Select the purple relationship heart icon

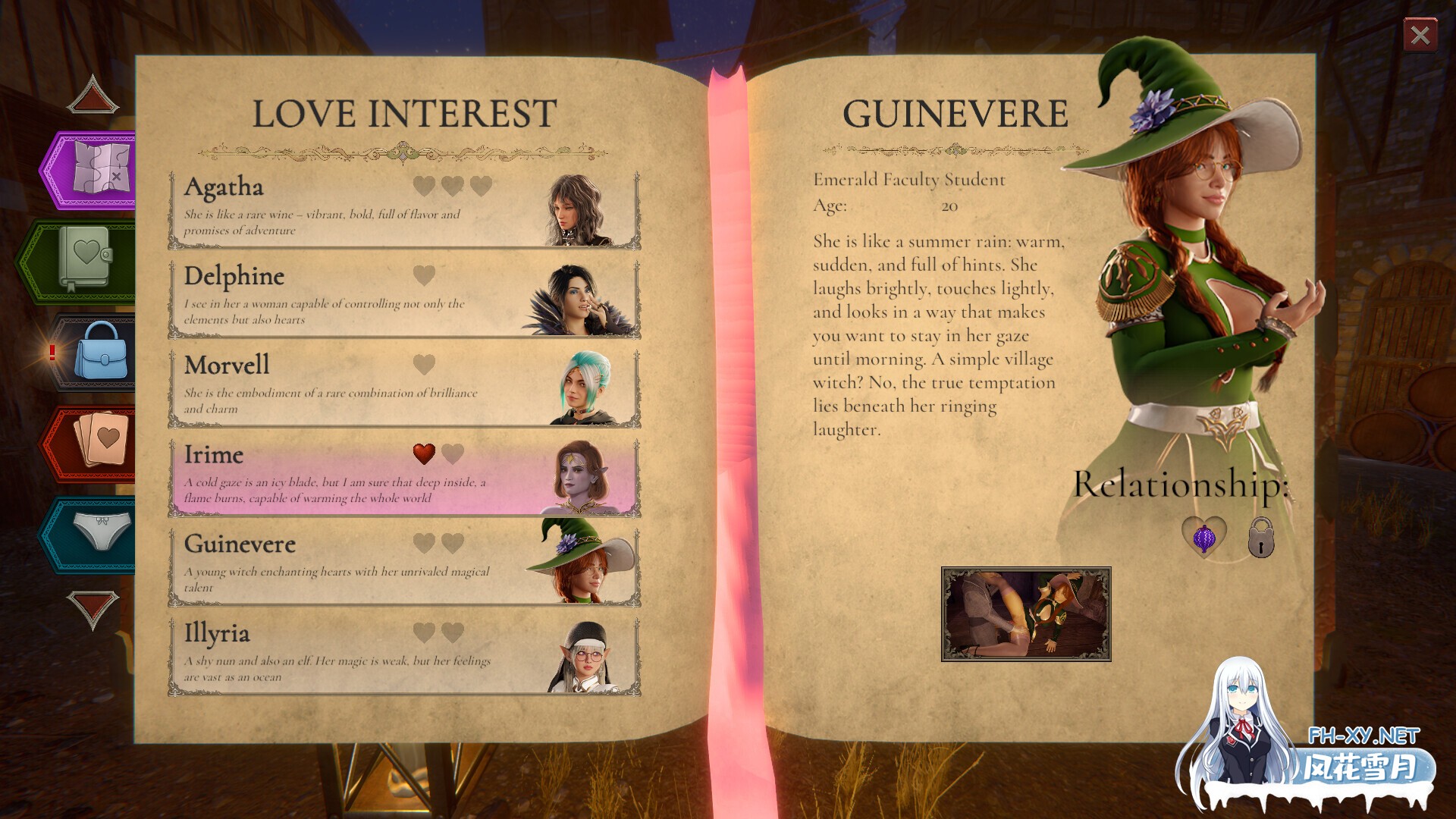[1203, 537]
